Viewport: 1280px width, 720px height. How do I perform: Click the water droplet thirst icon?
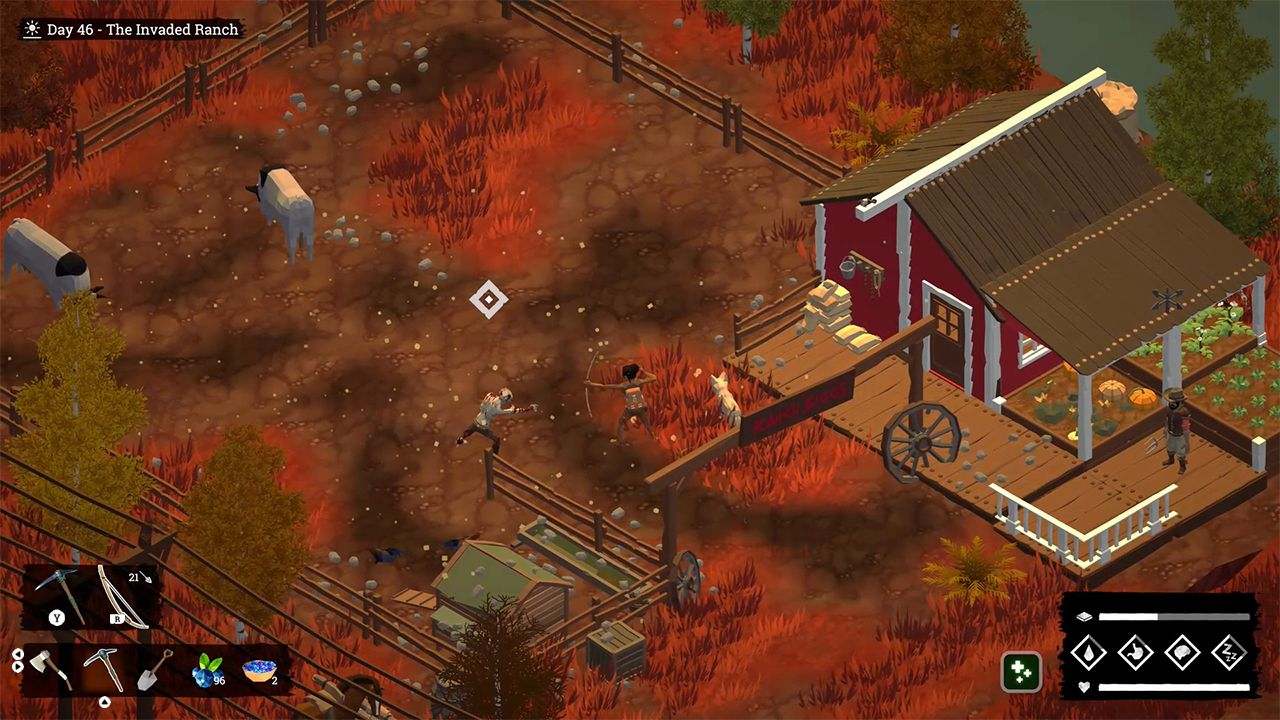(1089, 651)
